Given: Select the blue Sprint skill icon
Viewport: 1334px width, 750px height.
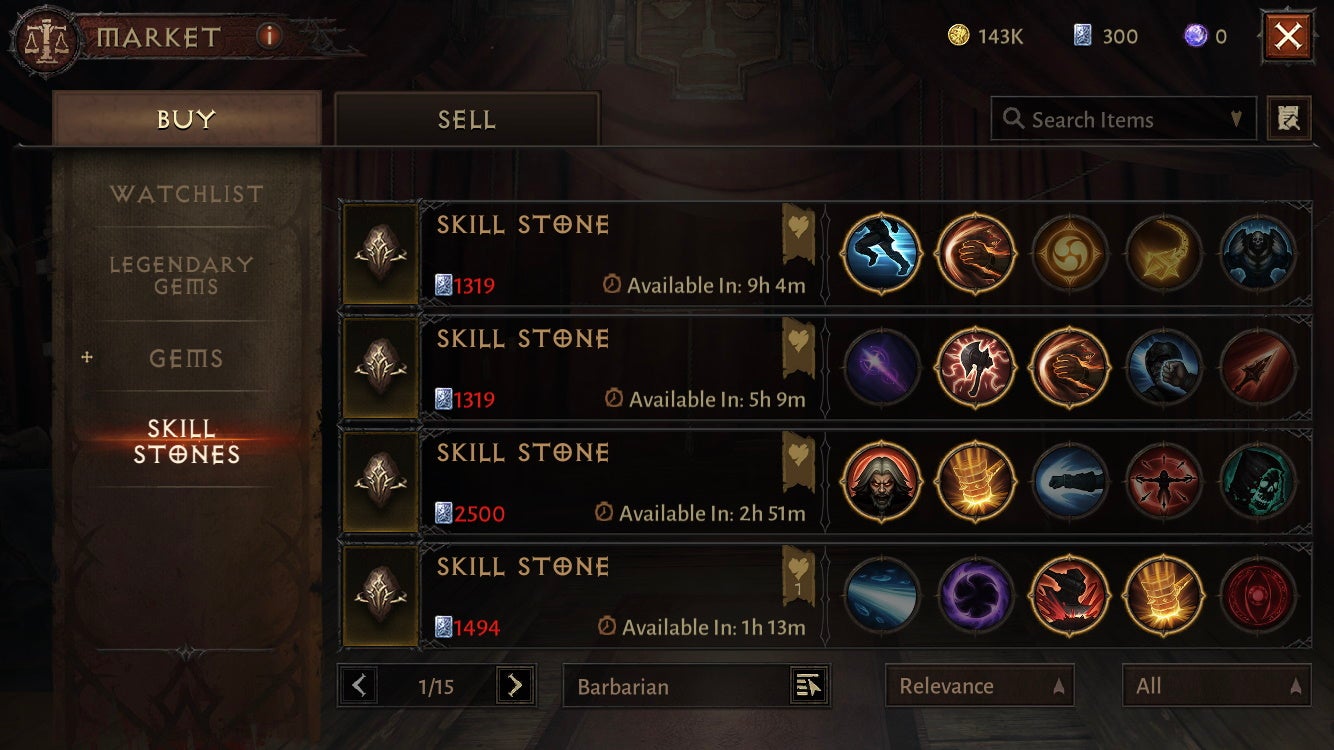Looking at the screenshot, I should coord(881,253).
